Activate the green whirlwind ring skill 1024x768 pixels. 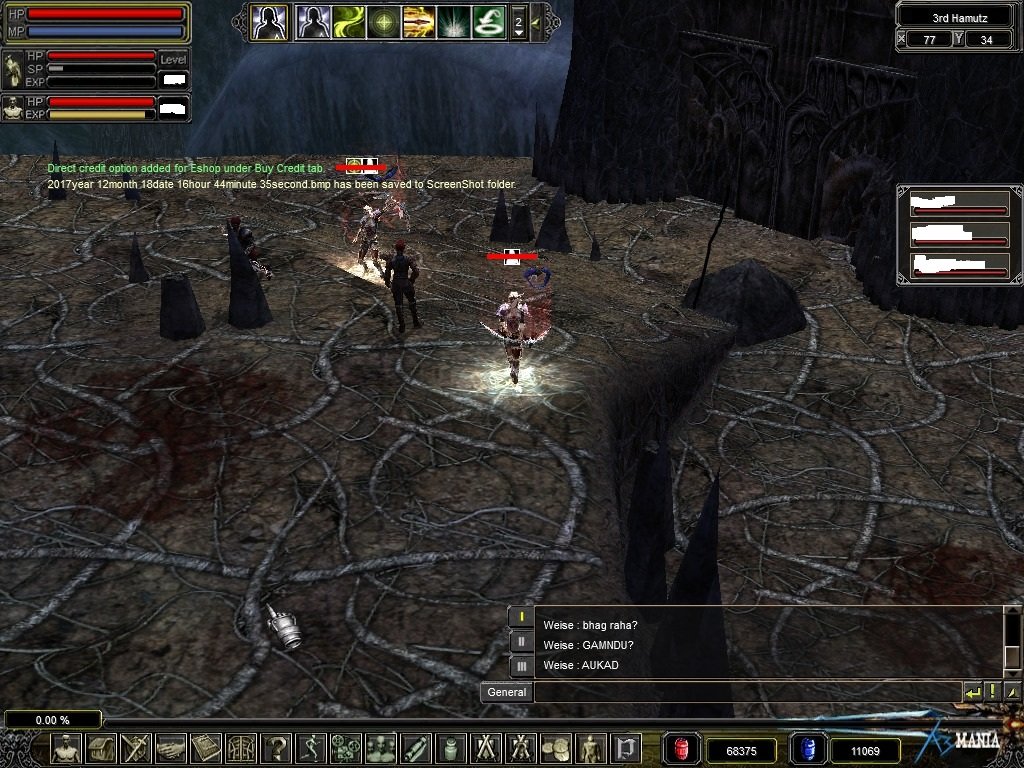click(x=488, y=21)
